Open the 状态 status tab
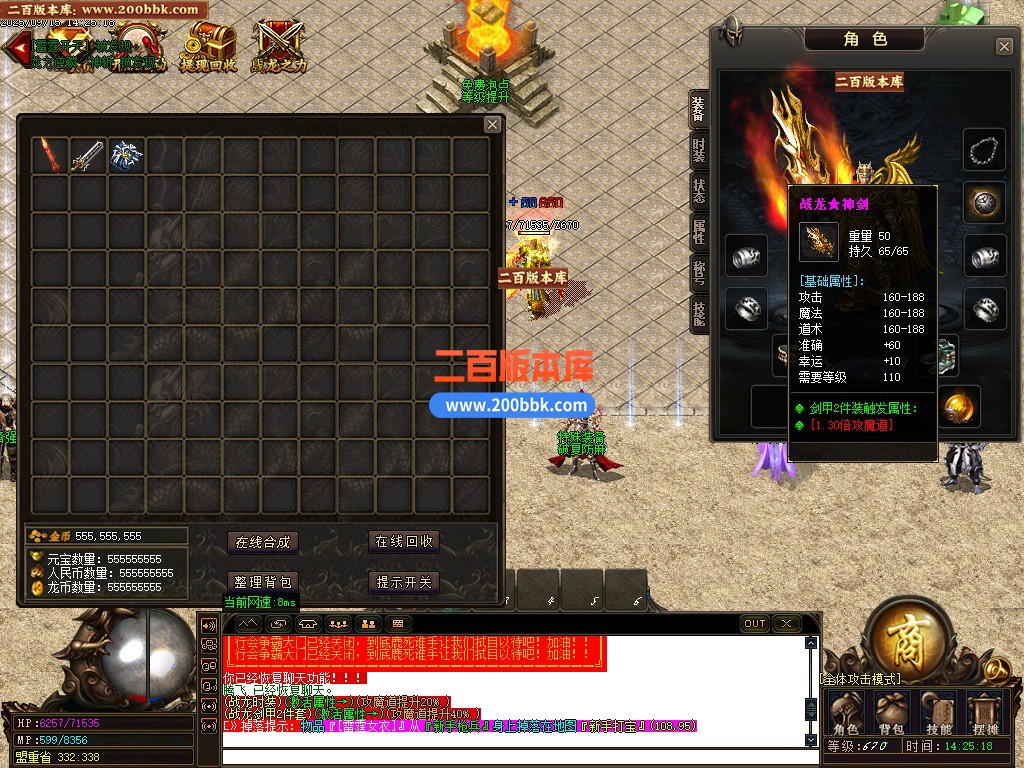The image size is (1024, 768). click(699, 191)
